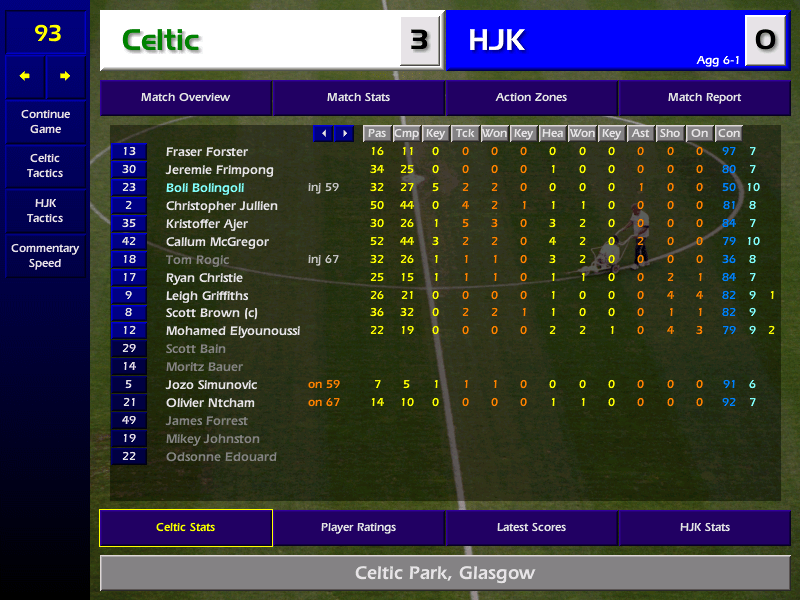This screenshot has width=800, height=600.
Task: Open HJK Tactics
Action: pos(45,211)
